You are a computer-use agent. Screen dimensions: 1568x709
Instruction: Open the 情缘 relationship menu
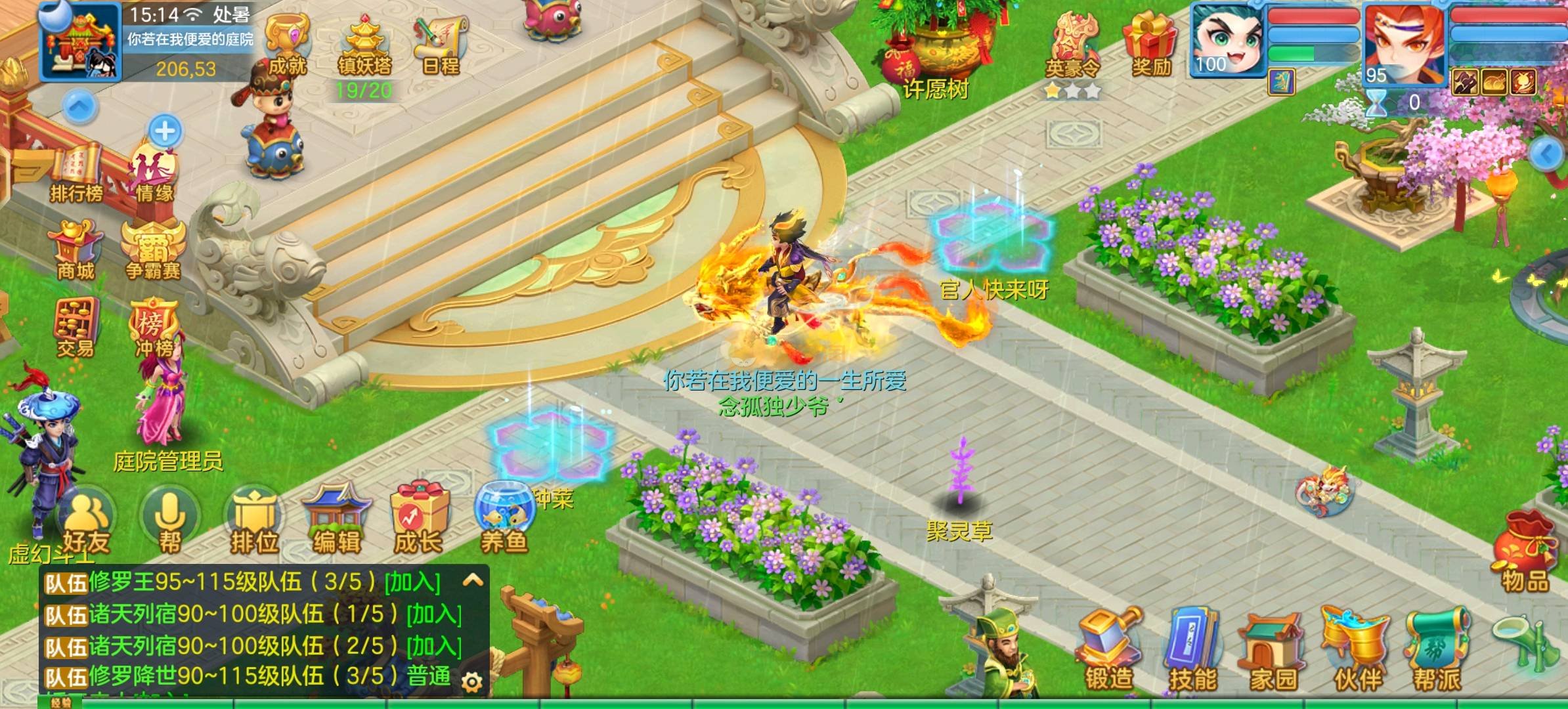(155, 174)
